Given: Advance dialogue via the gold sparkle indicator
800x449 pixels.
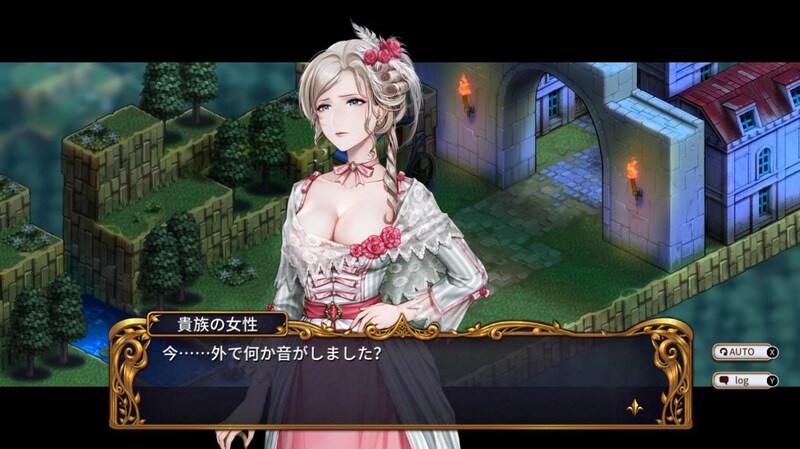Looking at the screenshot, I should (633, 408).
